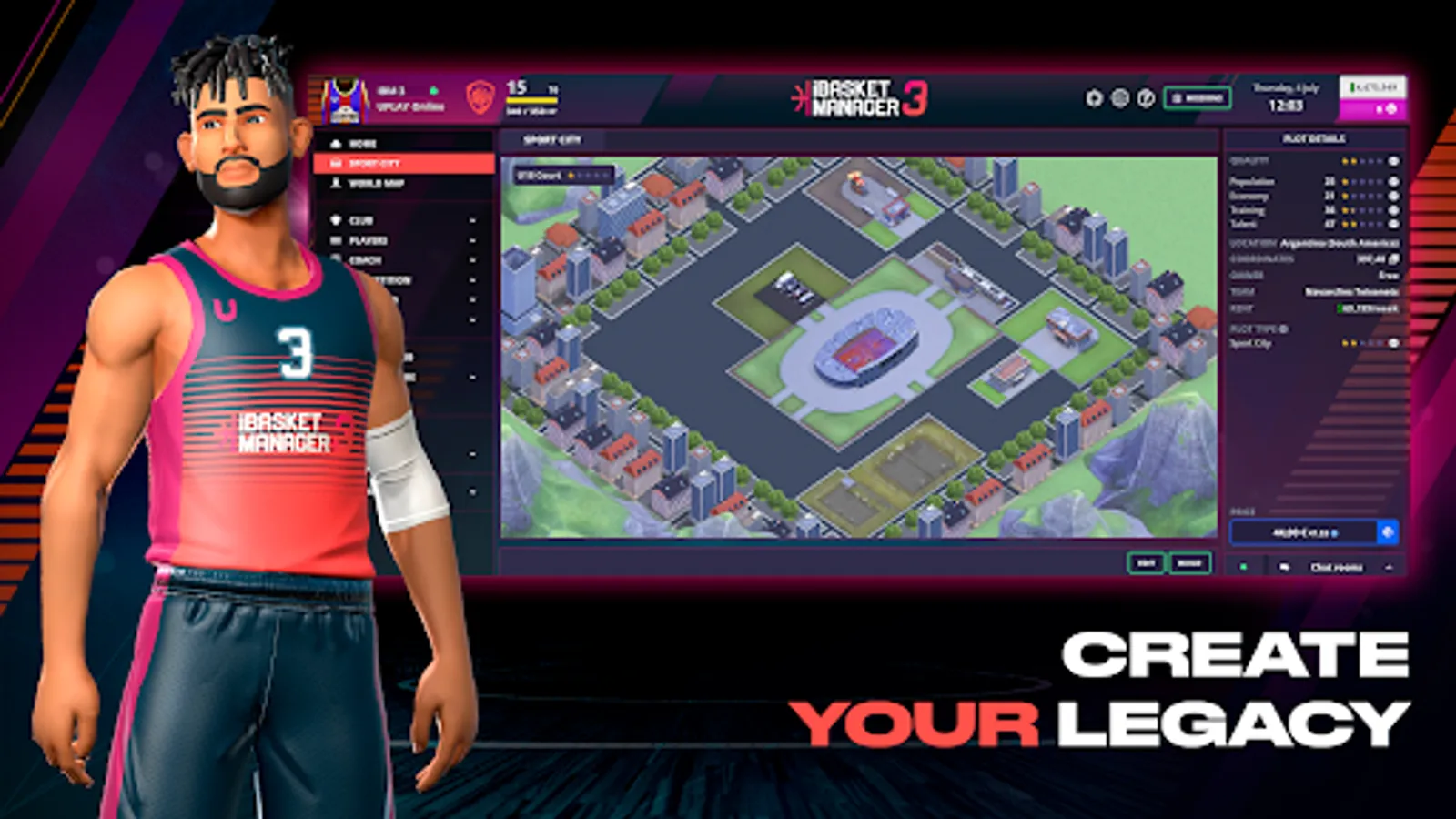Viewport: 1456px width, 819px height.
Task: Click the info bubble next to Population rating
Action: click(1391, 182)
